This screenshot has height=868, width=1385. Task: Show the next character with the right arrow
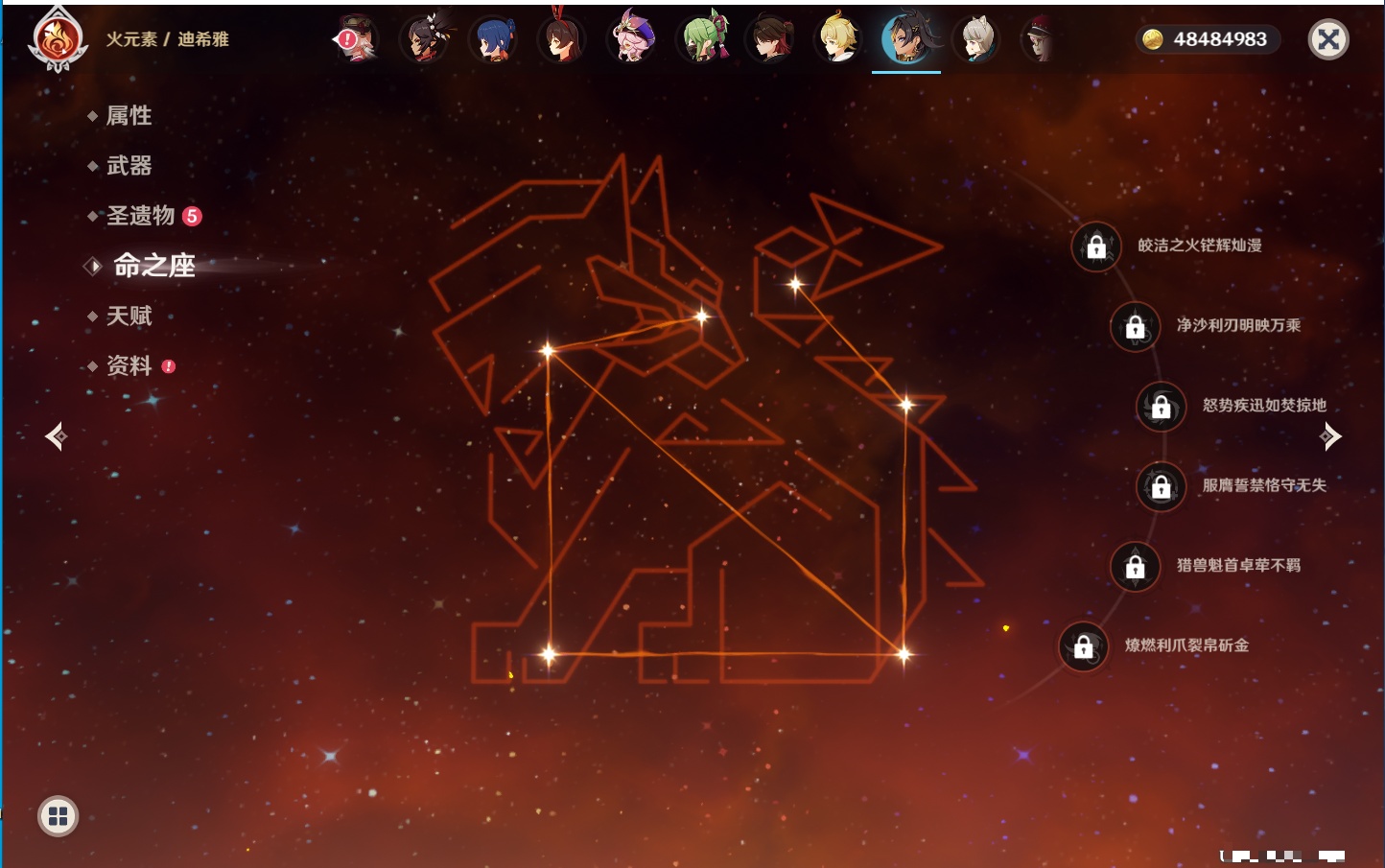click(x=1330, y=436)
